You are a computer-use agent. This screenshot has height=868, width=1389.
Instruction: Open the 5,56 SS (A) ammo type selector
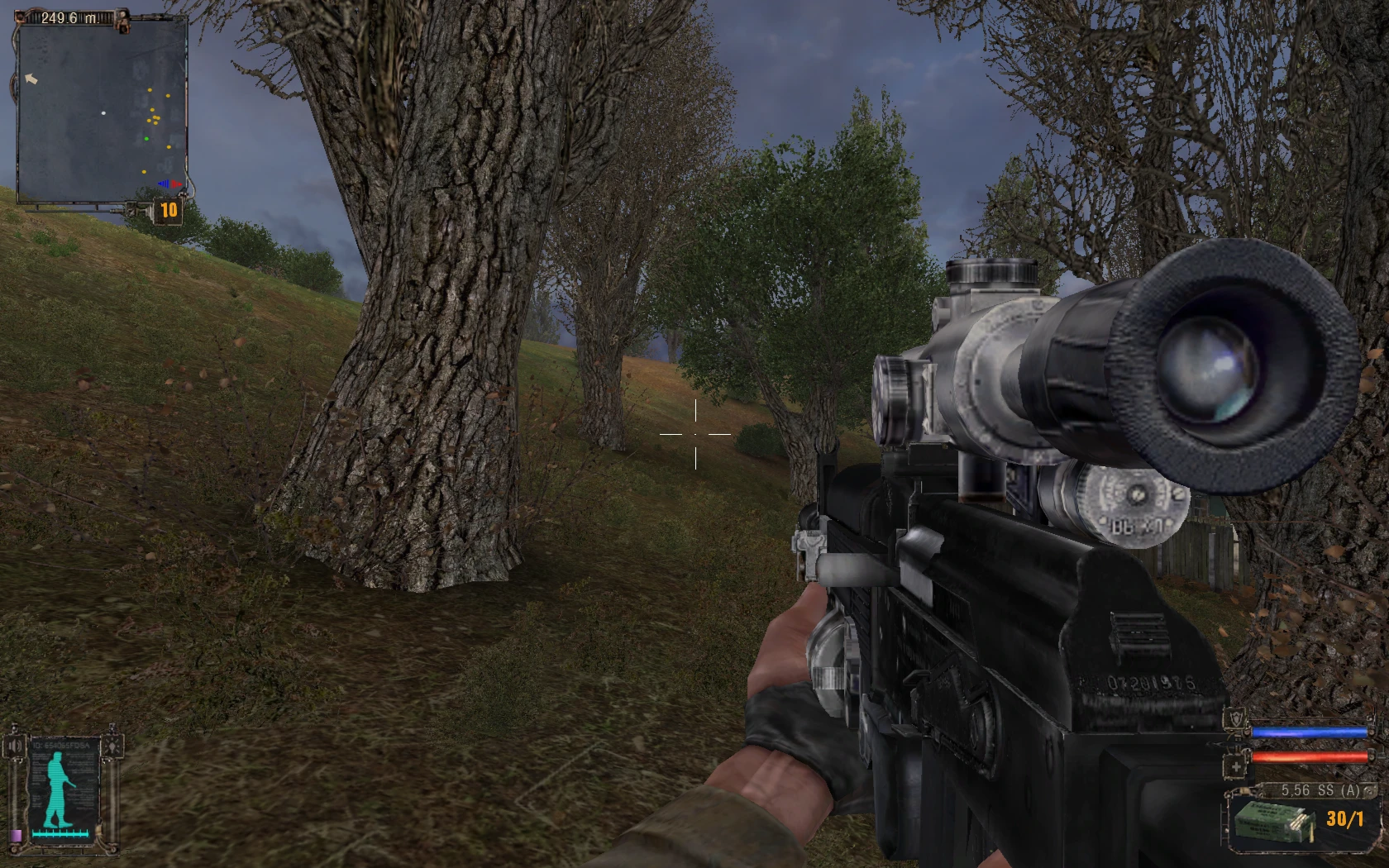[1319, 790]
